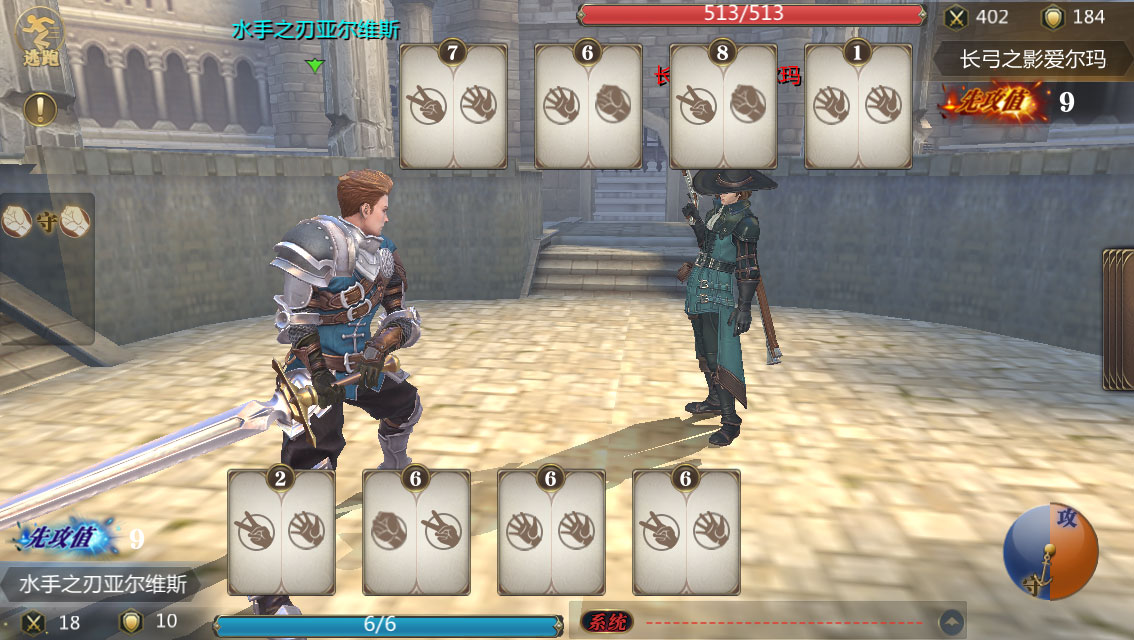Image resolution: width=1134 pixels, height=640 pixels.
Task: Click the 长弓之影爱尔玛 enemy name plate
Action: tap(1033, 59)
